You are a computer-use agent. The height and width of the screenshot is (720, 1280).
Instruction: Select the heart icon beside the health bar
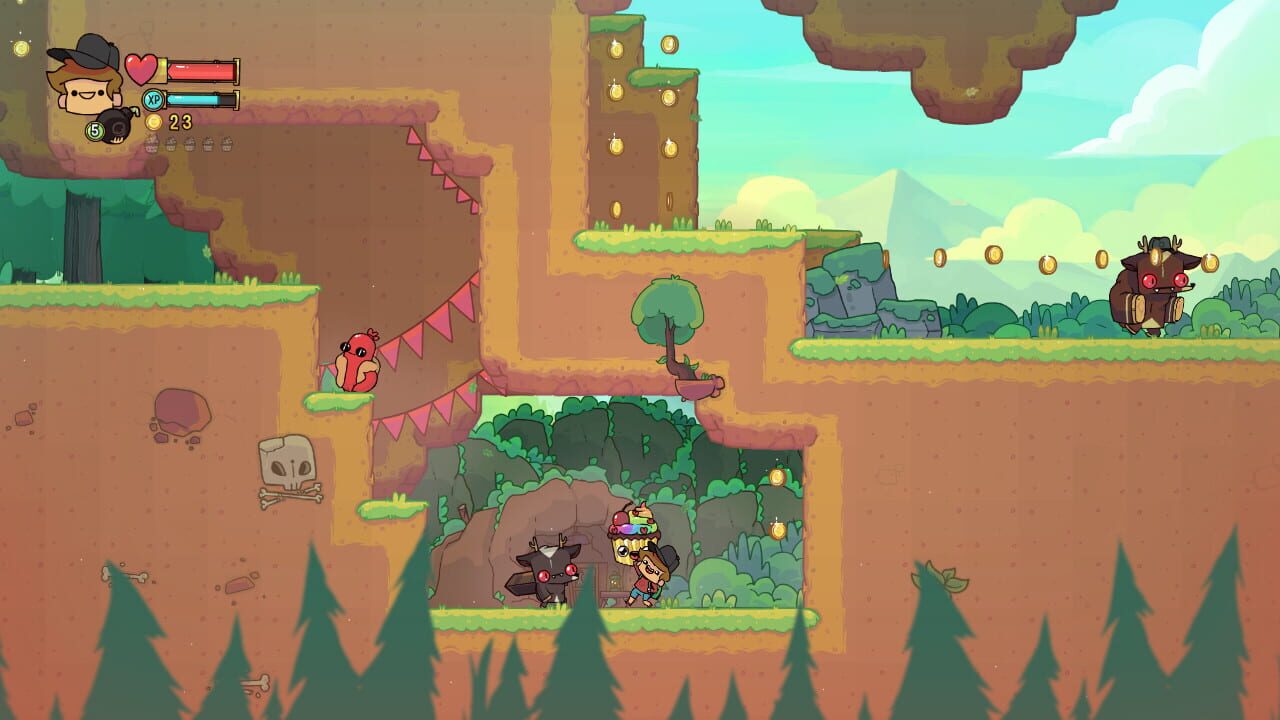pos(140,68)
